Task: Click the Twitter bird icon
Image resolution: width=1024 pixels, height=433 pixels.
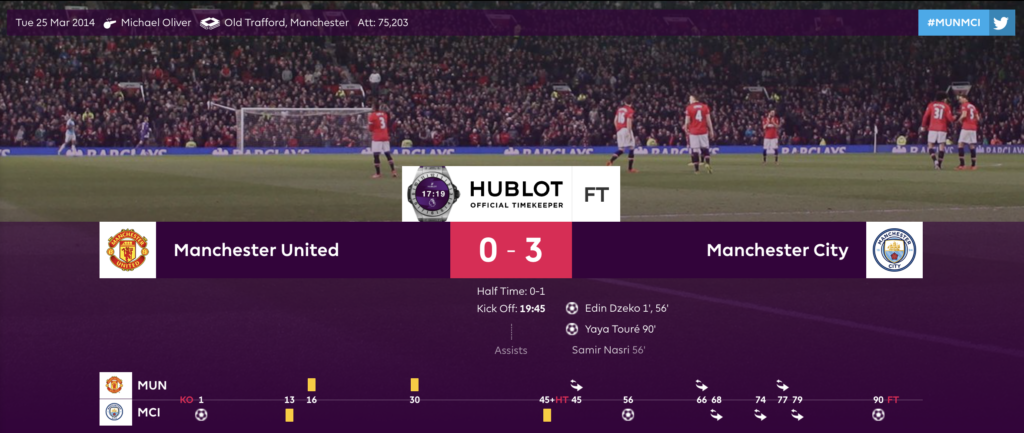Action: click(1002, 22)
